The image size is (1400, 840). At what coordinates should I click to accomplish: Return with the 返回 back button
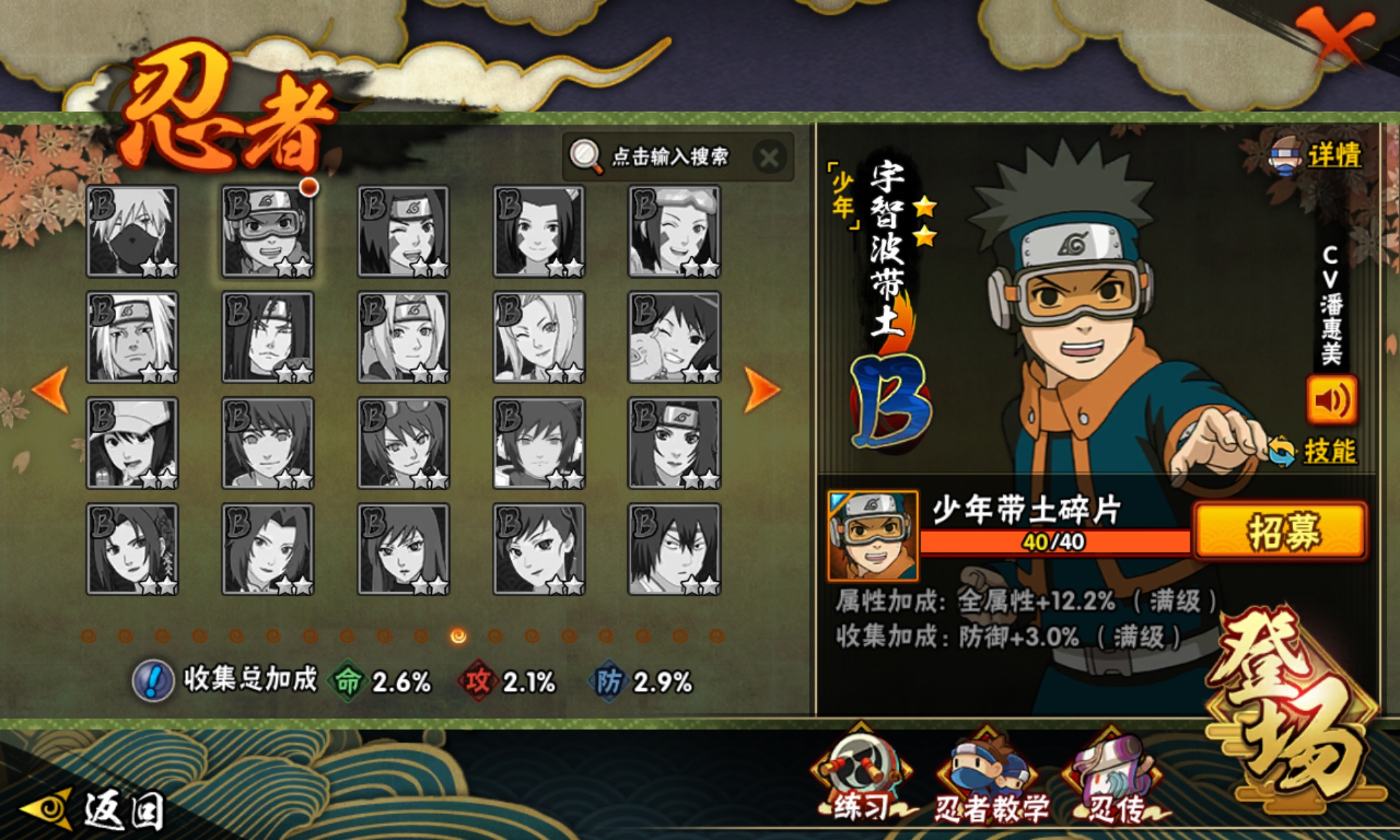click(x=94, y=811)
